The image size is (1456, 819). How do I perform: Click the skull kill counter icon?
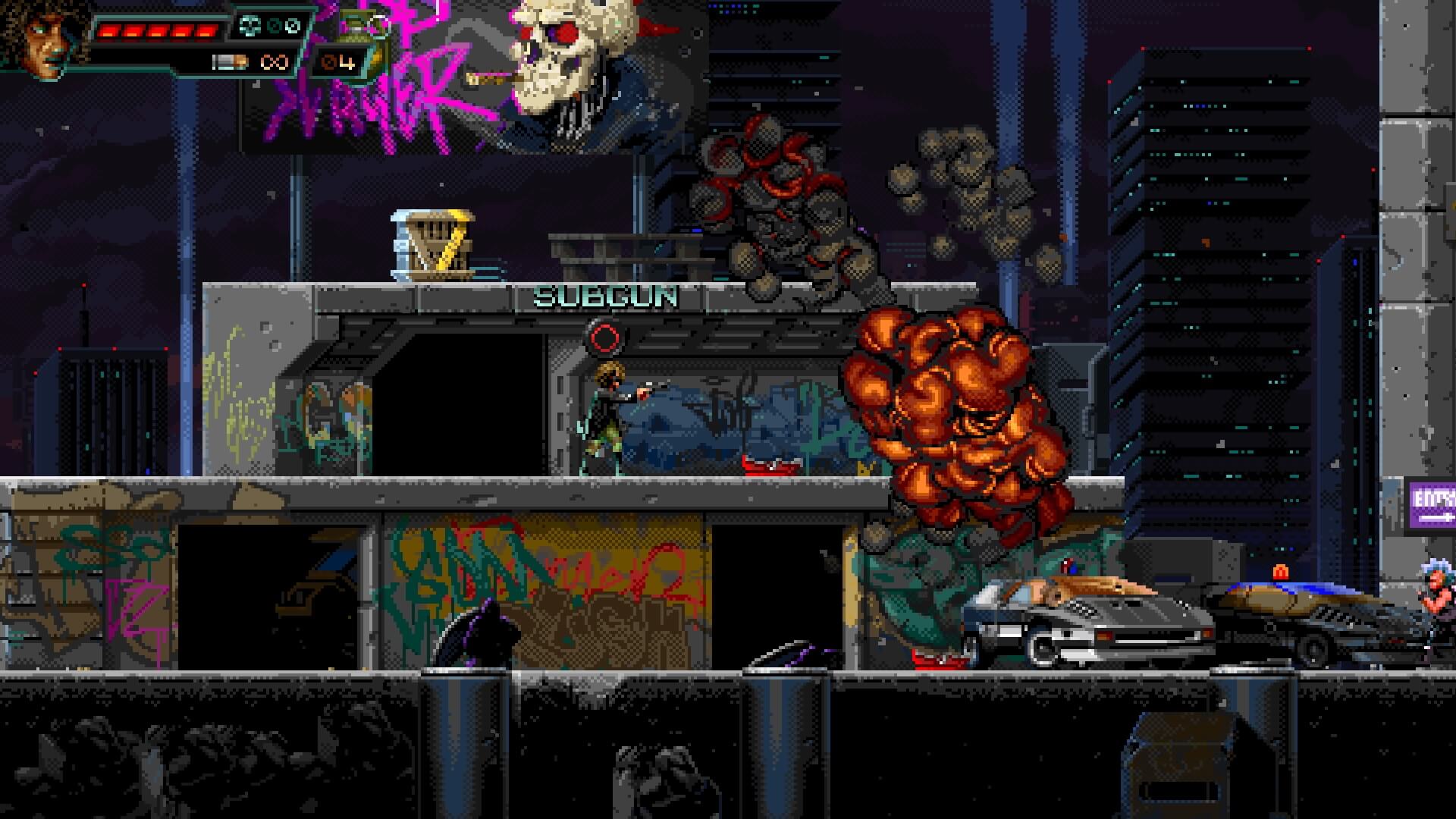click(249, 27)
